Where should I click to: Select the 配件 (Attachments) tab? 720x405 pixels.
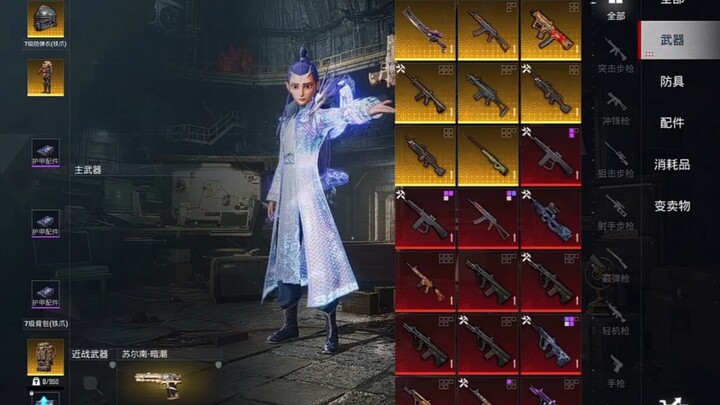tap(672, 122)
